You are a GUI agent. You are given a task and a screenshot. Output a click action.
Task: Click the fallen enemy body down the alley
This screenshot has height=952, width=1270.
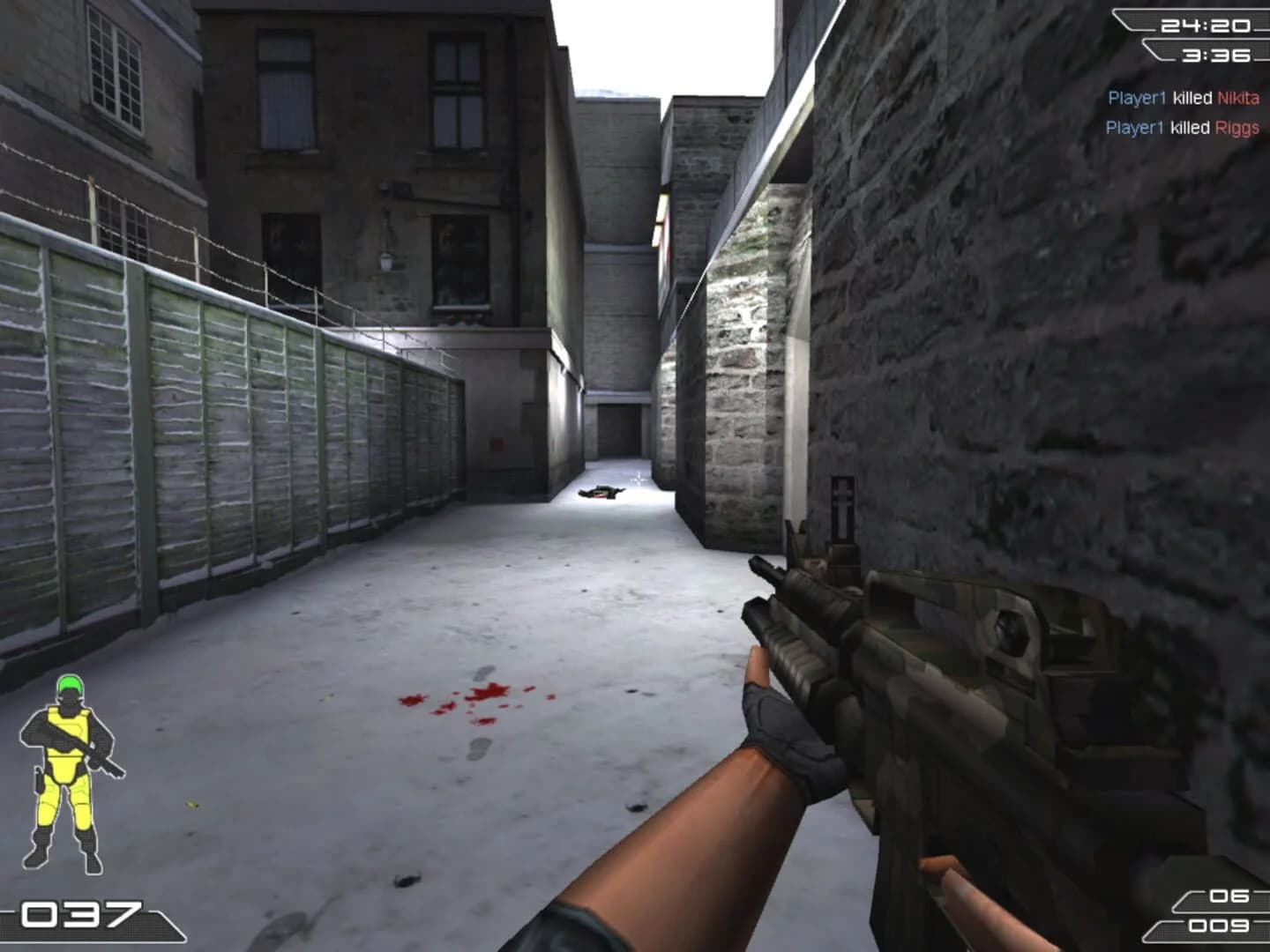click(x=600, y=494)
